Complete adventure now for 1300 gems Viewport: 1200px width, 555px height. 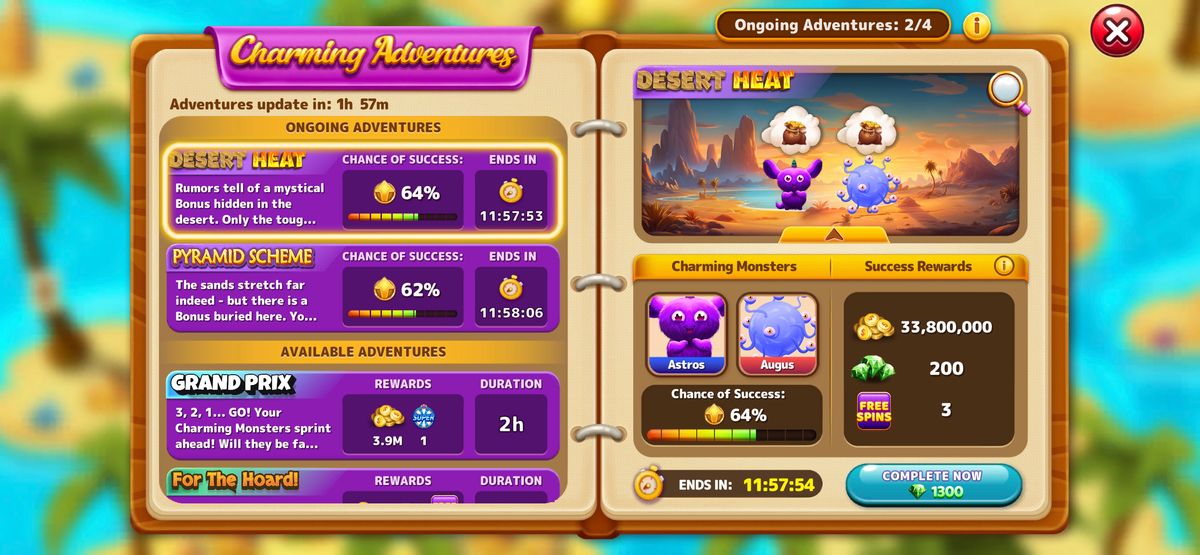(933, 484)
